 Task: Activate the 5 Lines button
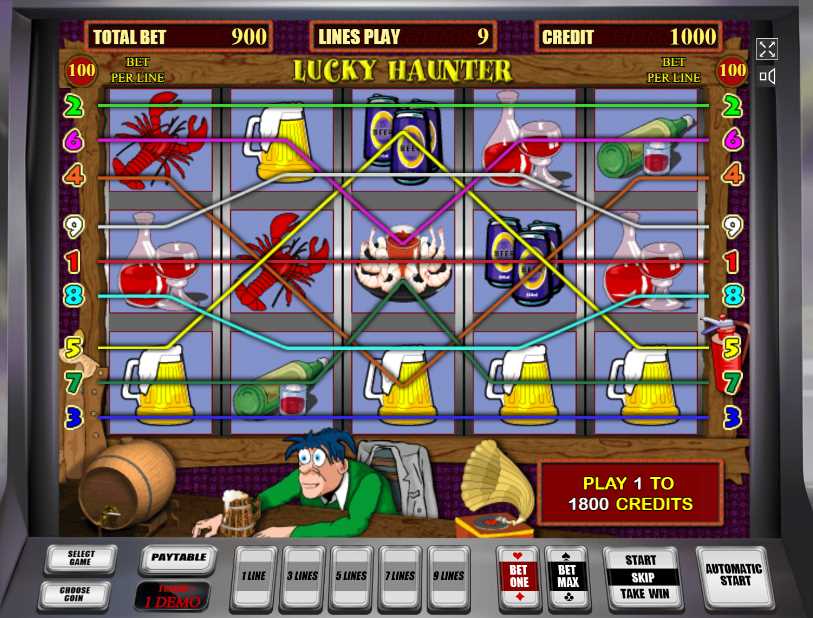point(351,577)
